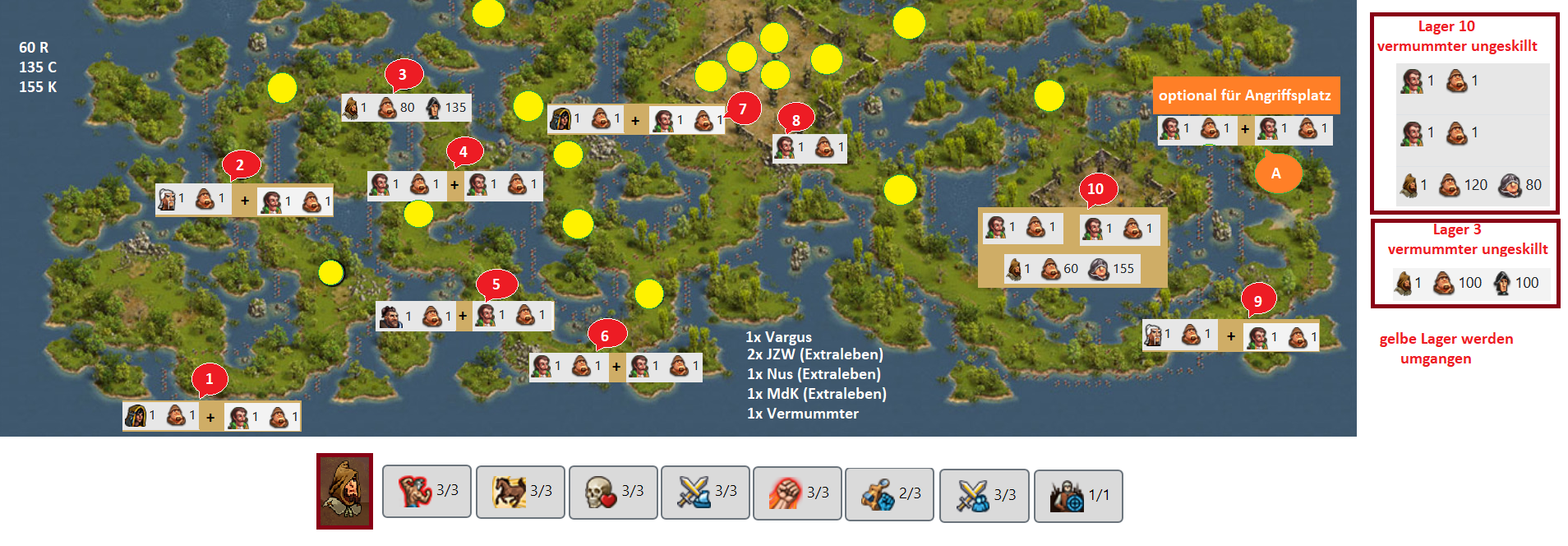
Task: Click red camp marker number 7
Action: point(743,109)
